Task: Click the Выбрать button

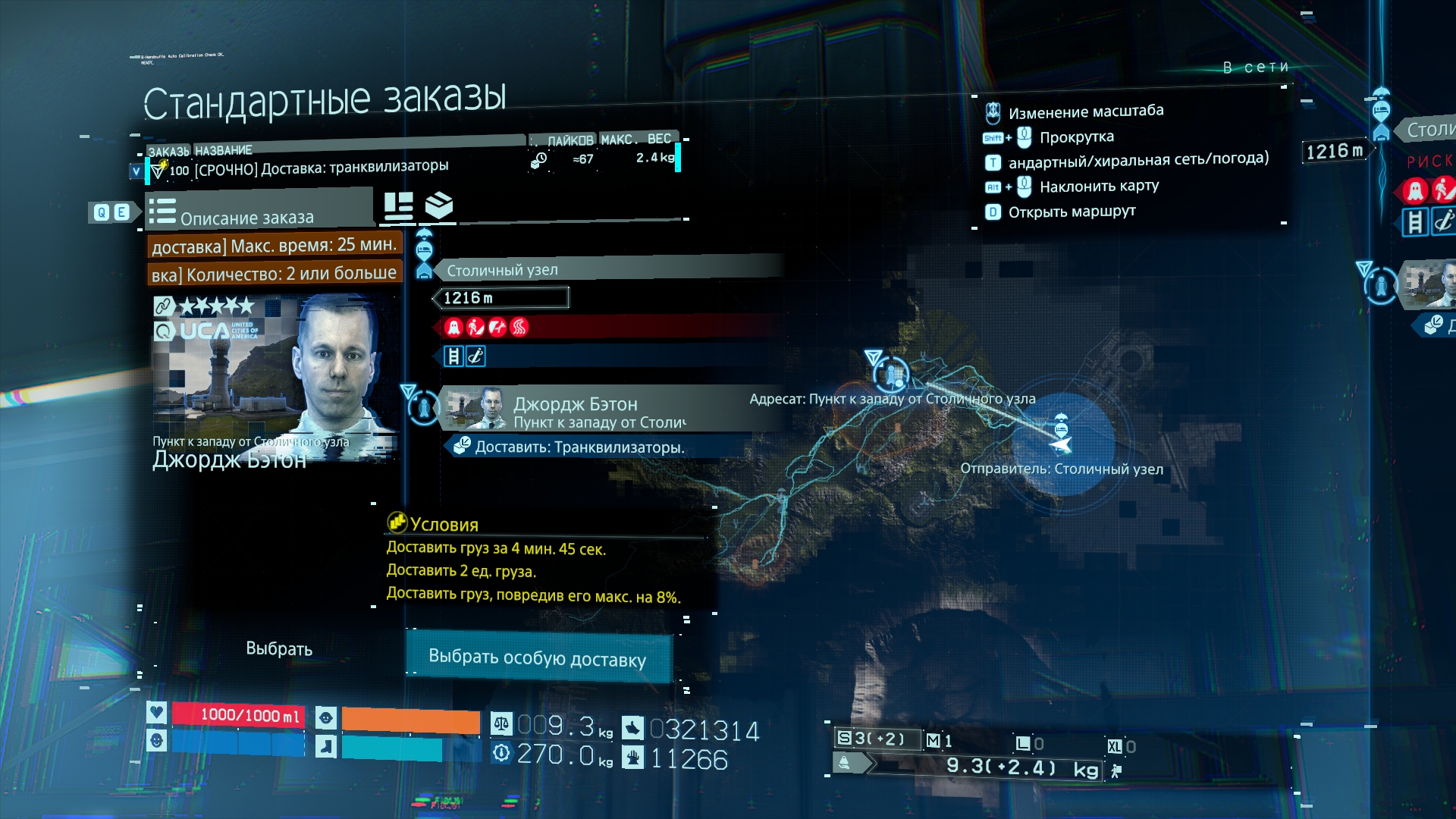Action: [279, 648]
